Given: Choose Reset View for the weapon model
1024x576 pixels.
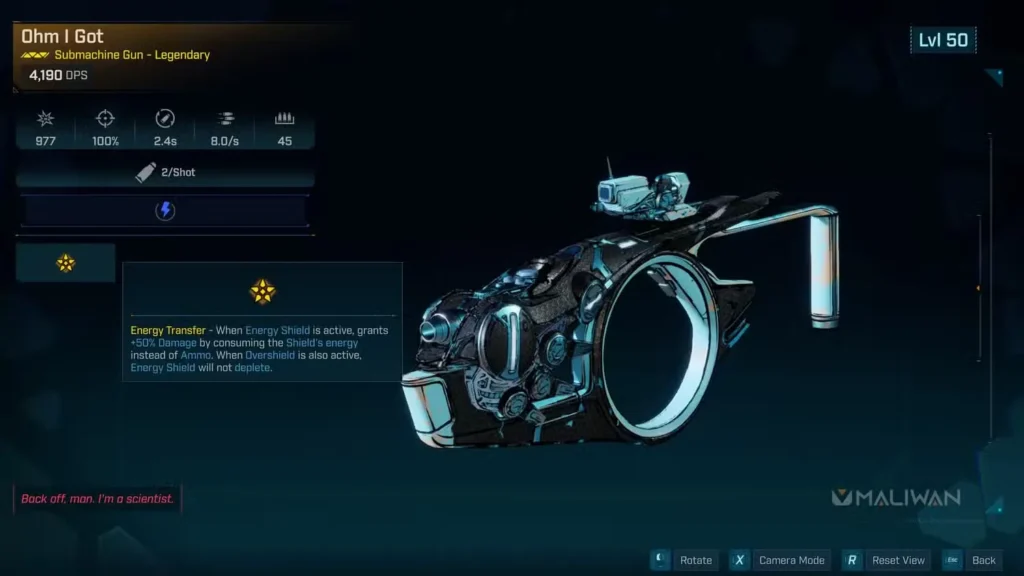Looking at the screenshot, I should (887, 560).
